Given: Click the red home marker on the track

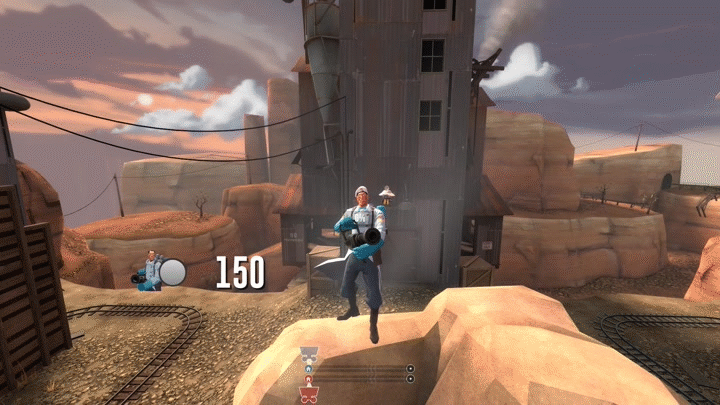Looking at the screenshot, I should 309,380.
